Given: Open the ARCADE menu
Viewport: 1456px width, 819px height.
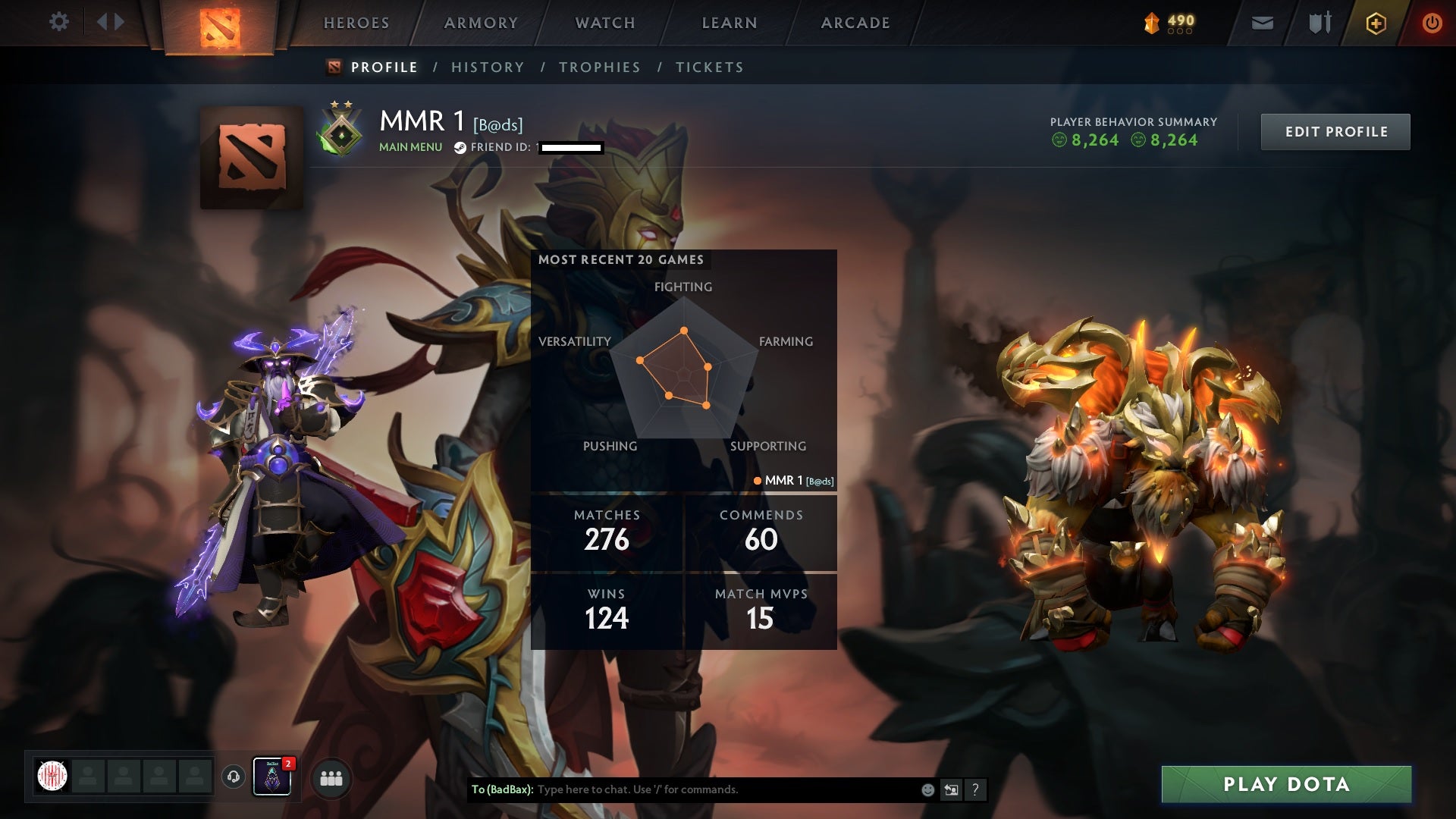Looking at the screenshot, I should point(855,23).
